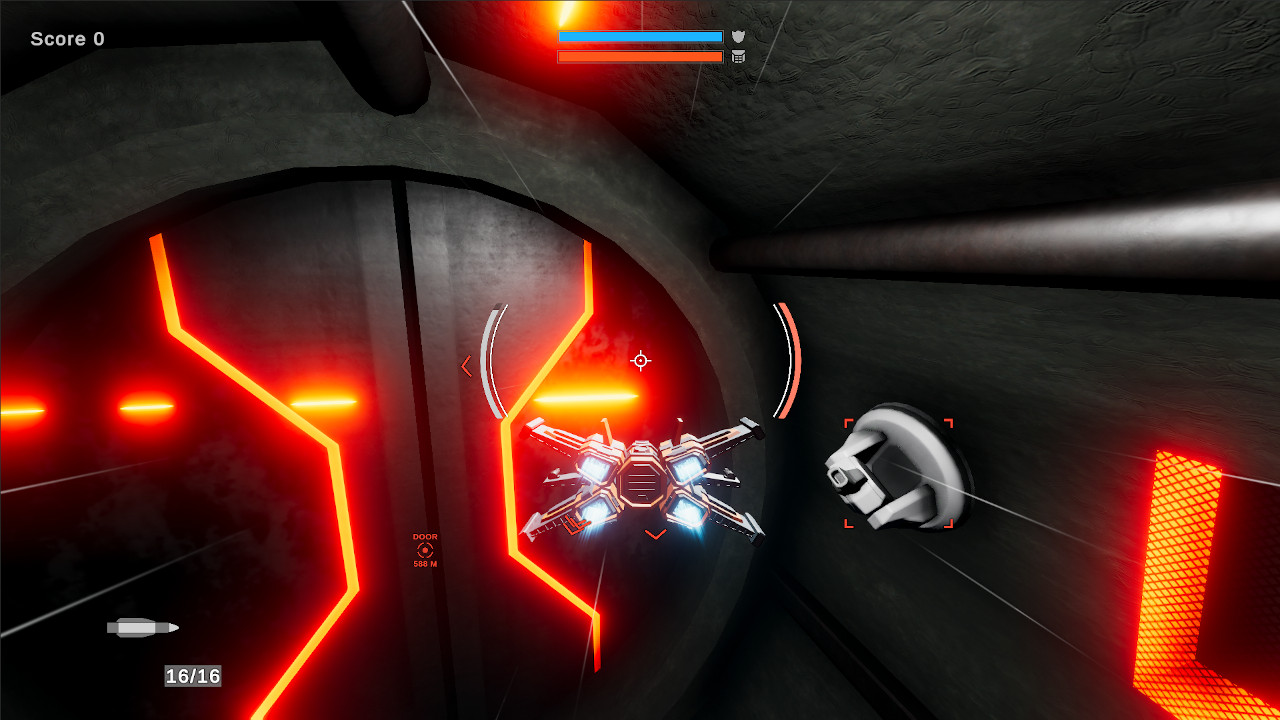1280x720 pixels.
Task: Click the armor plating icon below the shield icon
Action: [x=738, y=56]
